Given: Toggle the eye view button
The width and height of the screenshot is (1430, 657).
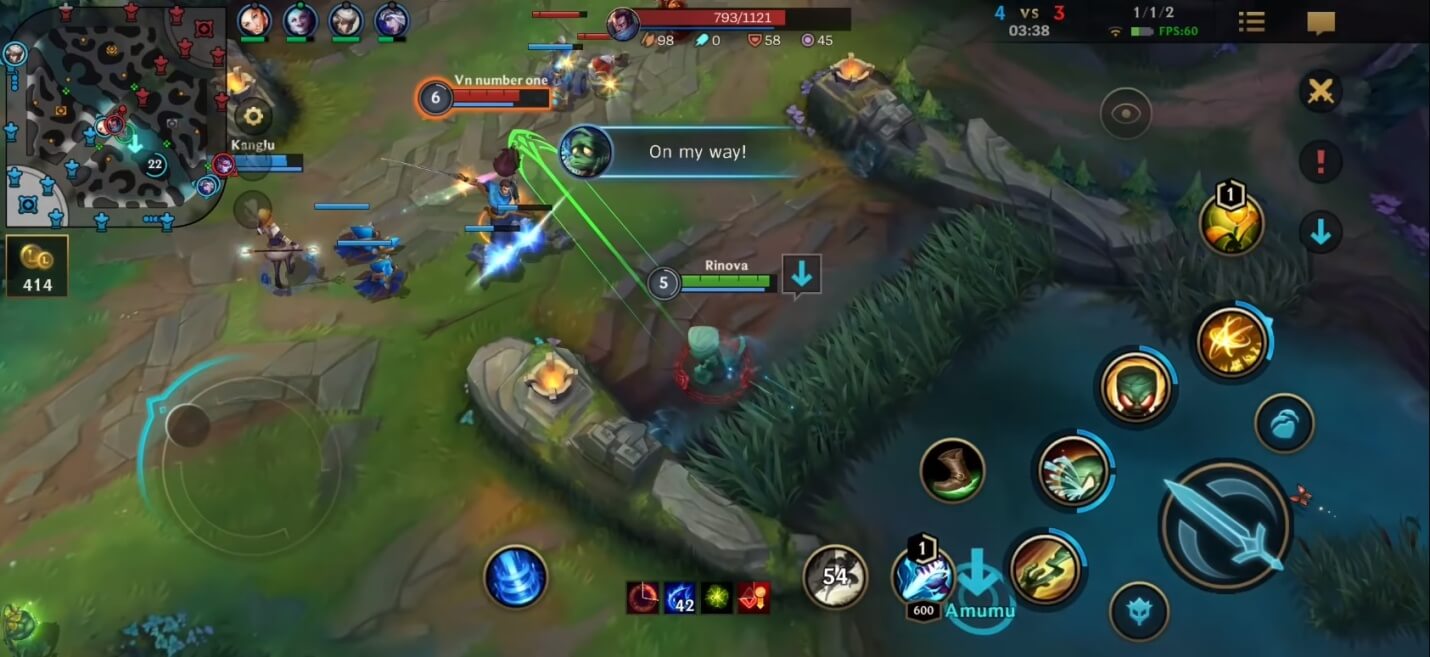Looking at the screenshot, I should coord(1126,113).
